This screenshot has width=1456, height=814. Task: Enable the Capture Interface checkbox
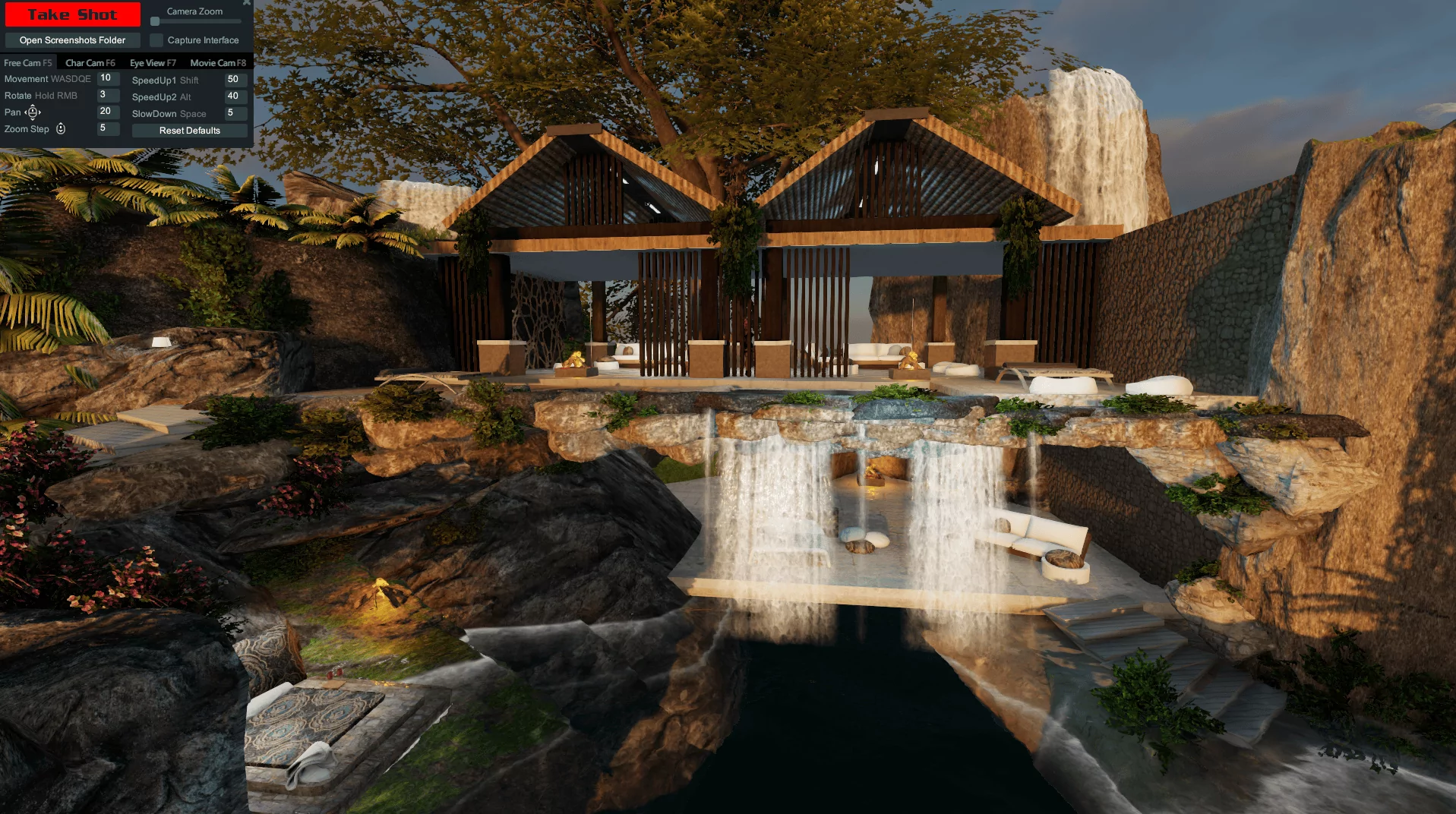pos(157,39)
